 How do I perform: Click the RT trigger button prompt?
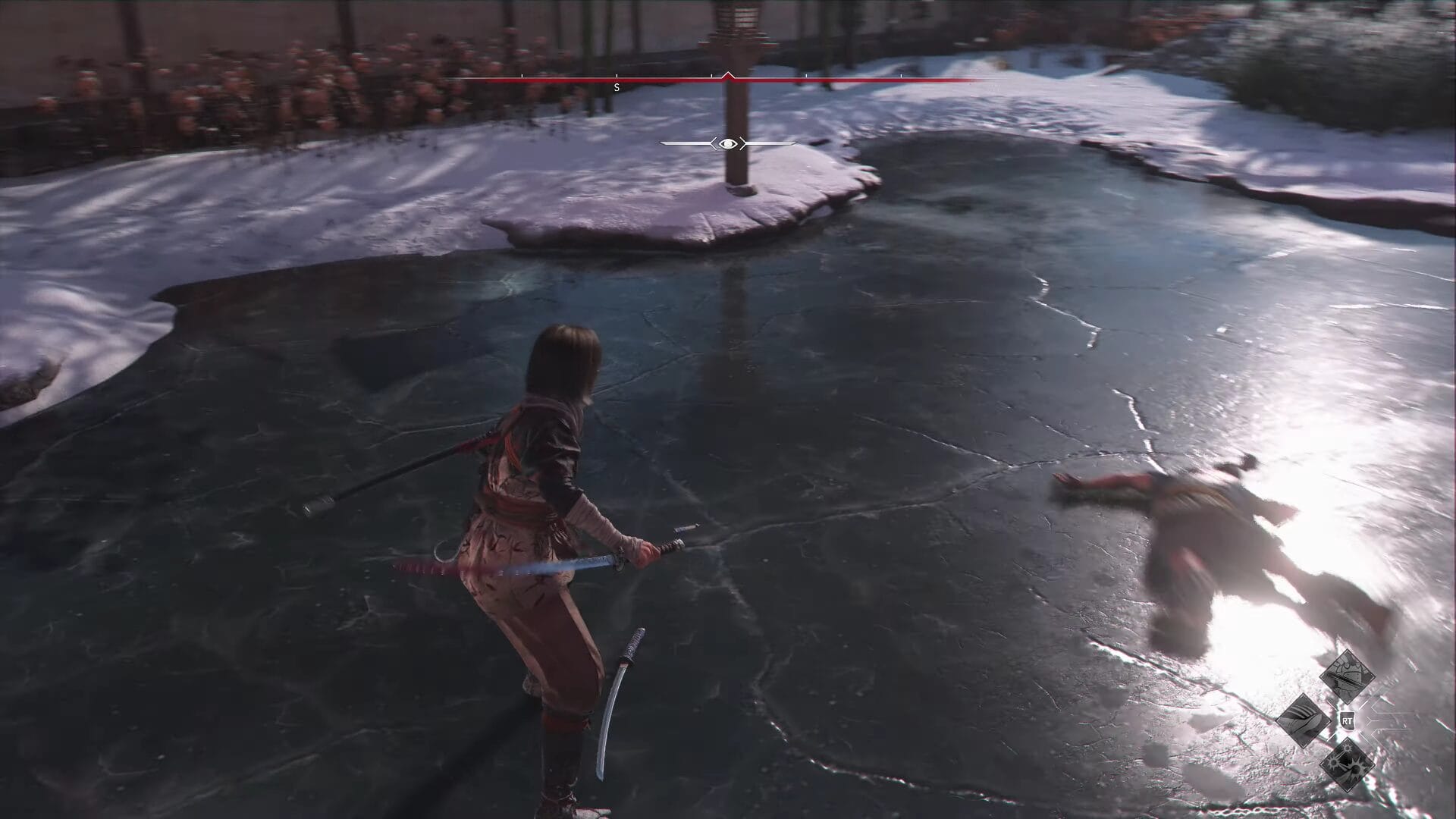click(1348, 720)
